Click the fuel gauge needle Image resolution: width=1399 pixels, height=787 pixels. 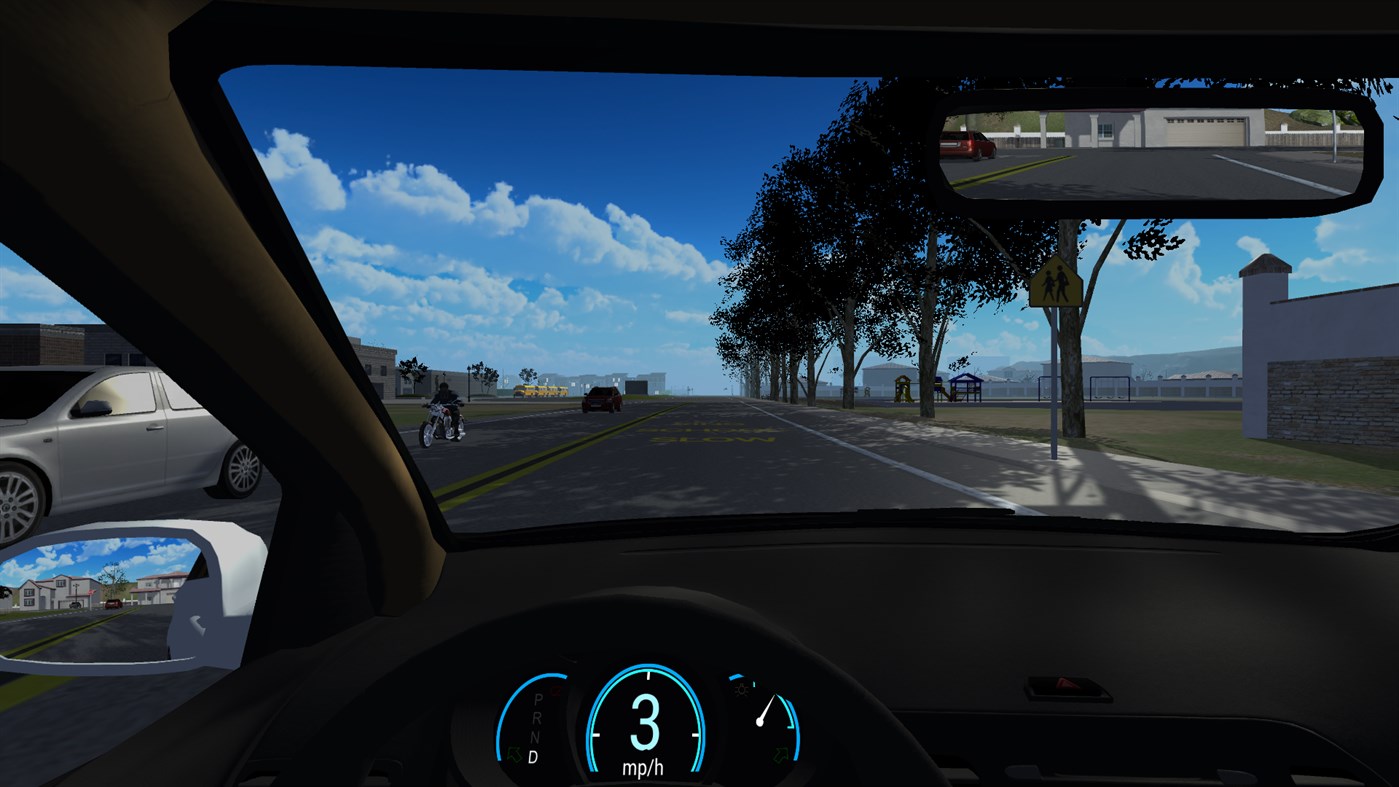[766, 710]
